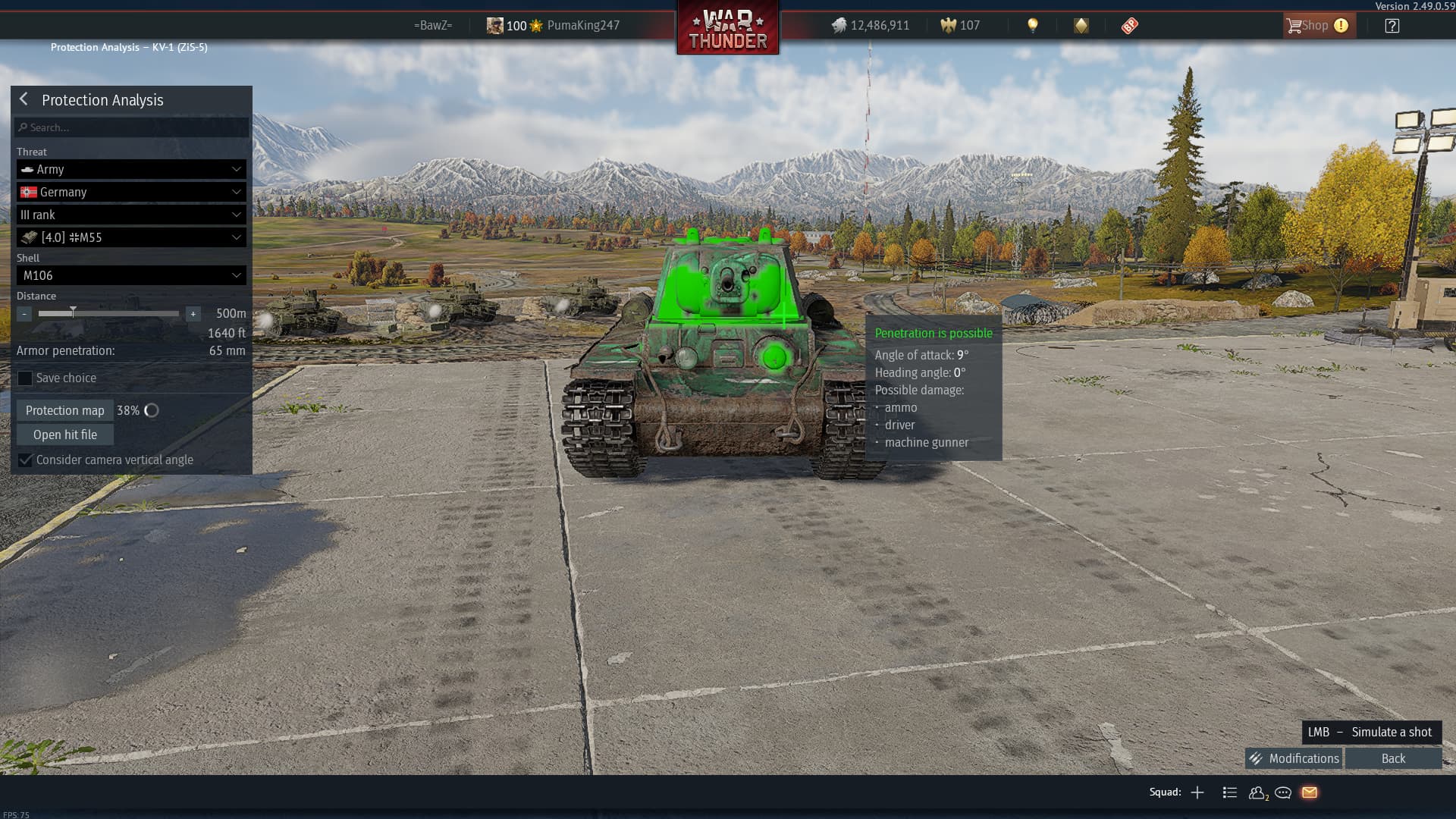This screenshot has height=819, width=1456.
Task: Open the M55 vehicle dropdown
Action: (x=131, y=237)
